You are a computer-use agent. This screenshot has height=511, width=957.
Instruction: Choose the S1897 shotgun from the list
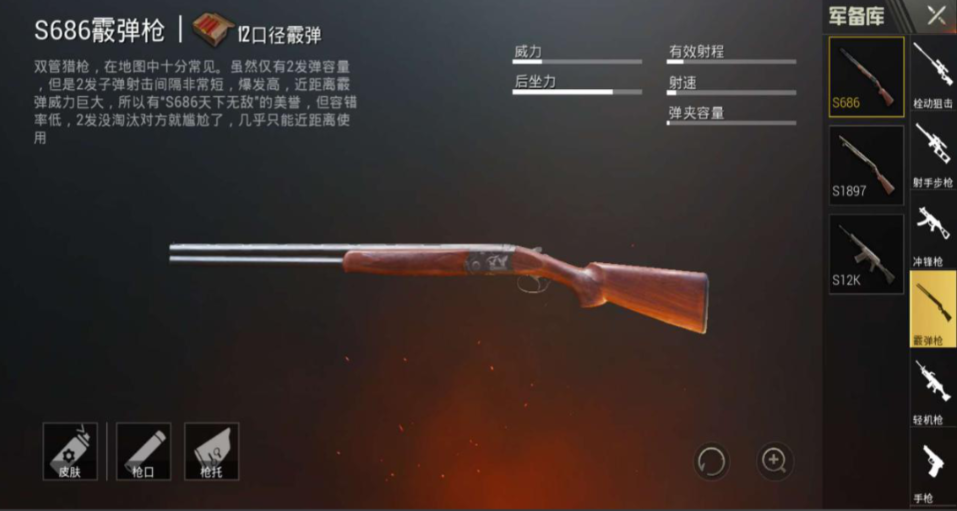pyautogui.click(x=866, y=164)
